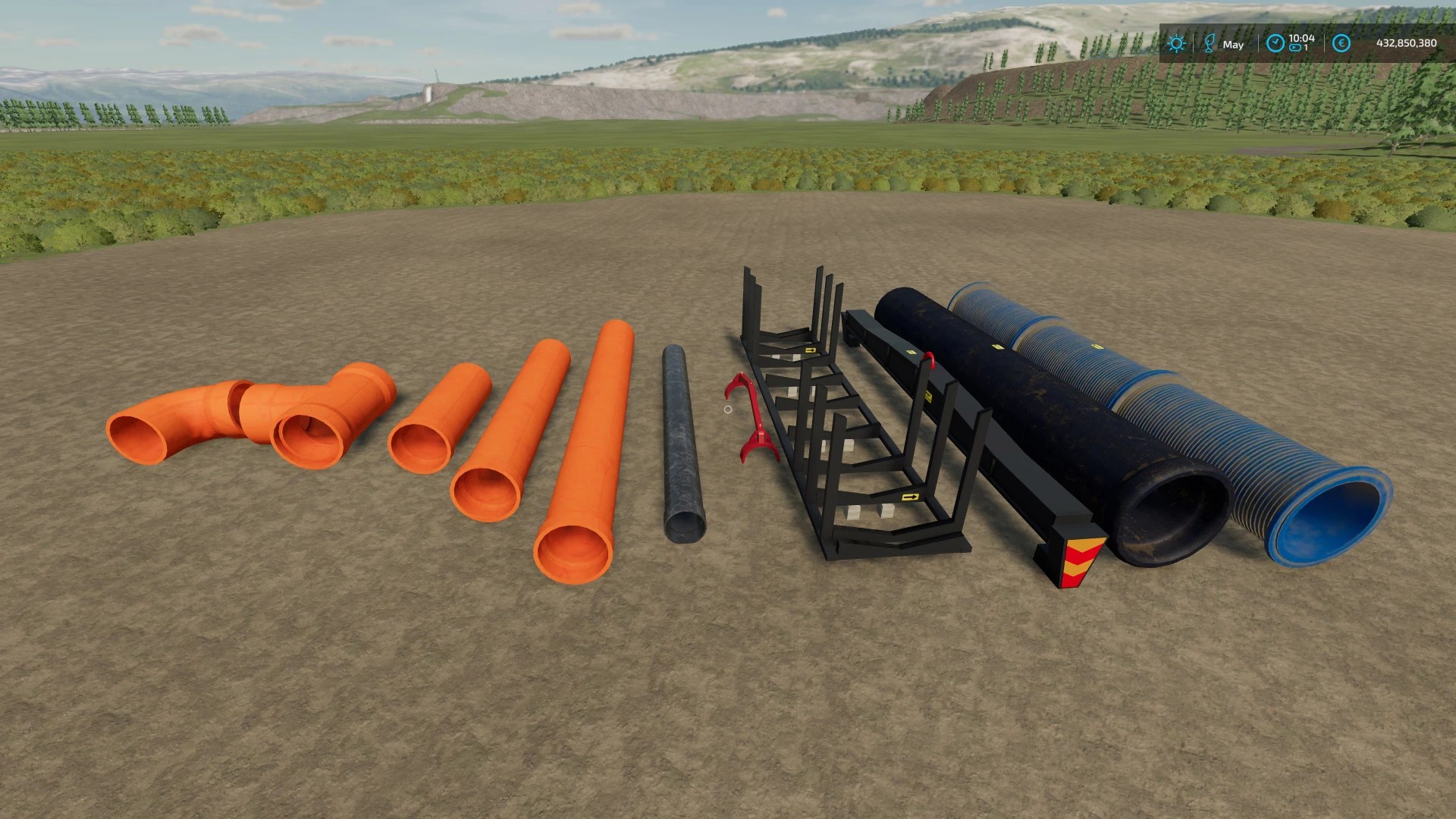Click the time scale play indicator
Image resolution: width=1456 pixels, height=819 pixels.
point(1295,48)
